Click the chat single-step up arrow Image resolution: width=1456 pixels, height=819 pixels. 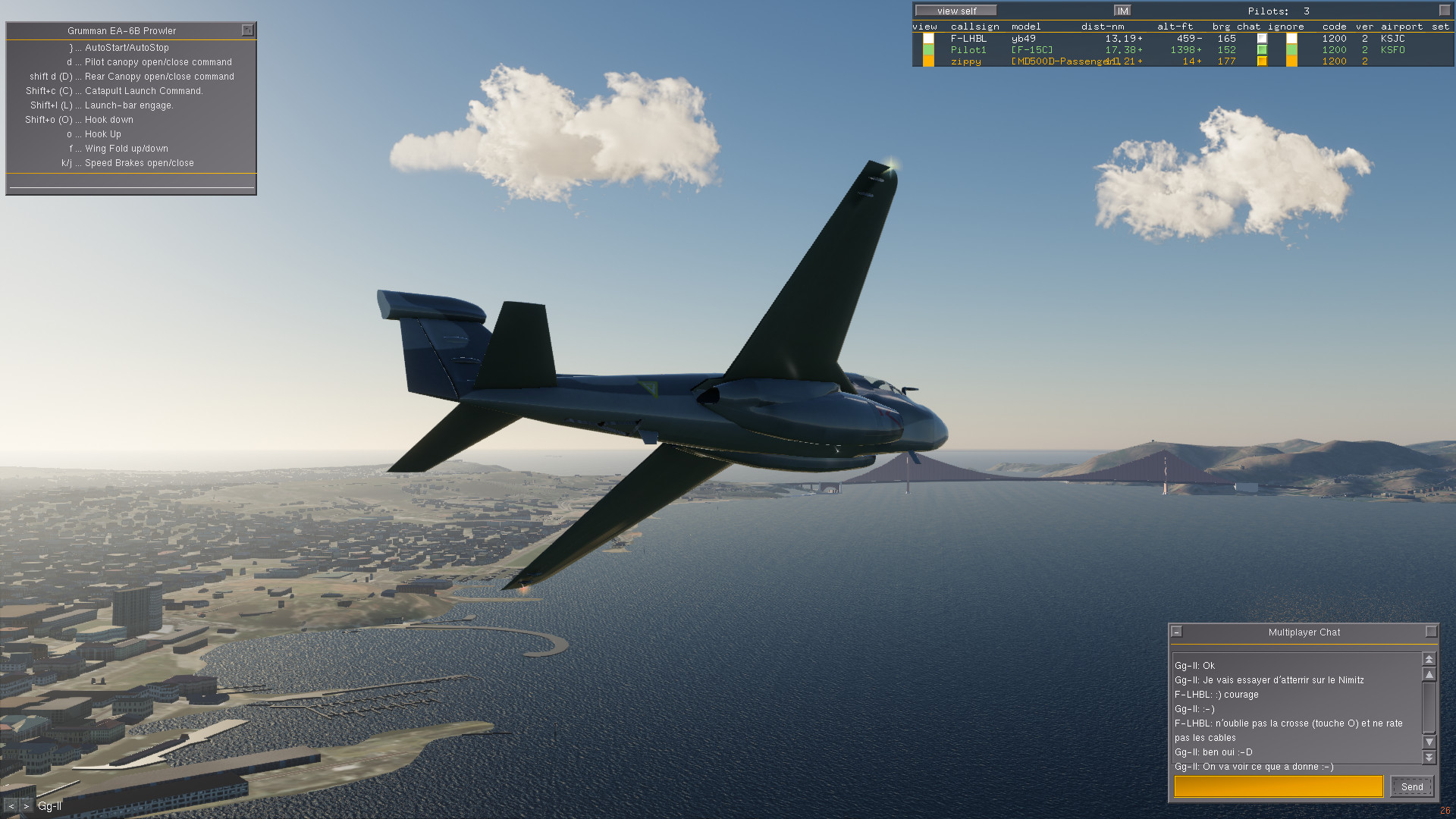click(x=1429, y=674)
